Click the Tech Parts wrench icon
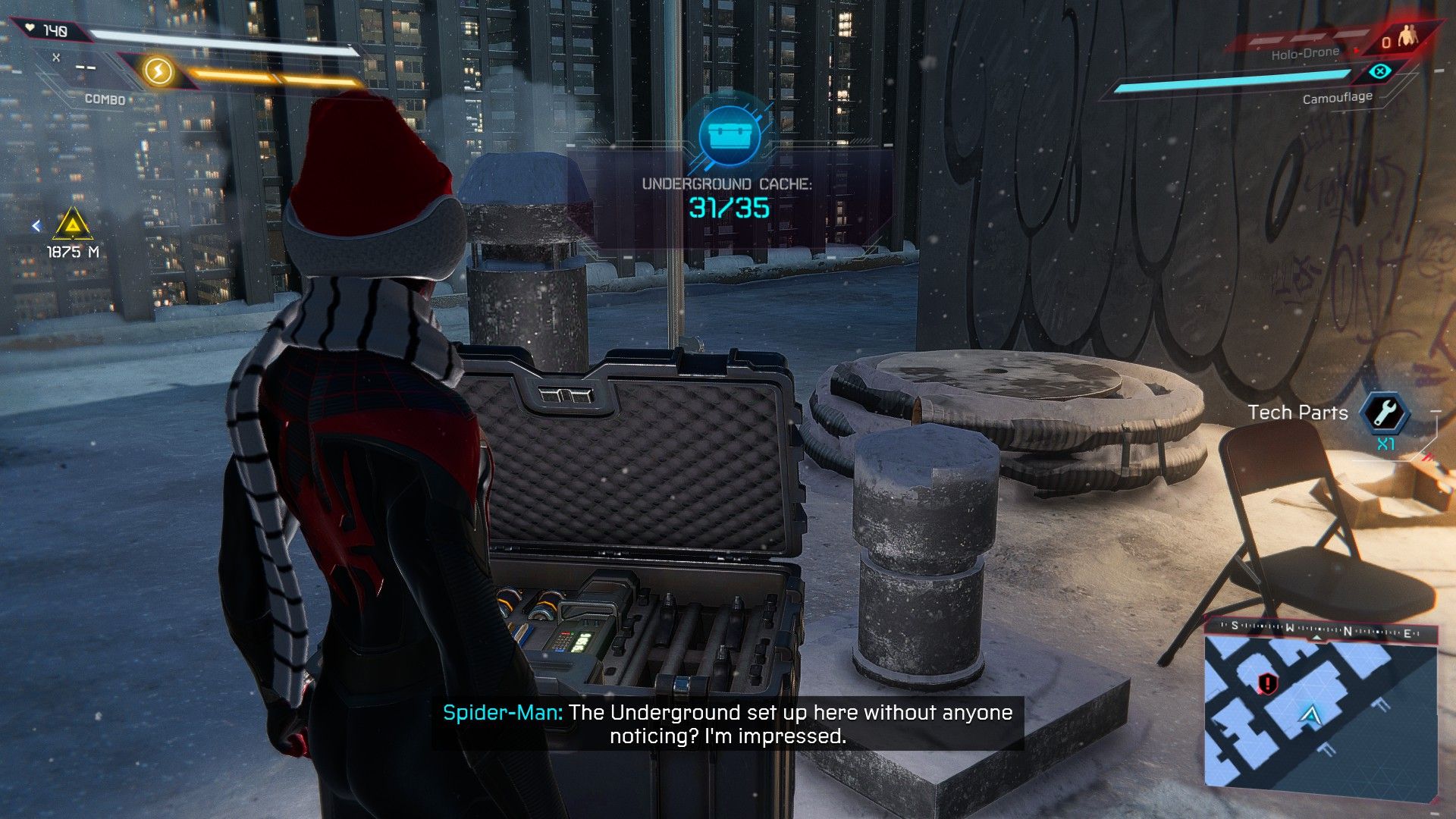The height and width of the screenshot is (819, 1456). tap(1385, 413)
